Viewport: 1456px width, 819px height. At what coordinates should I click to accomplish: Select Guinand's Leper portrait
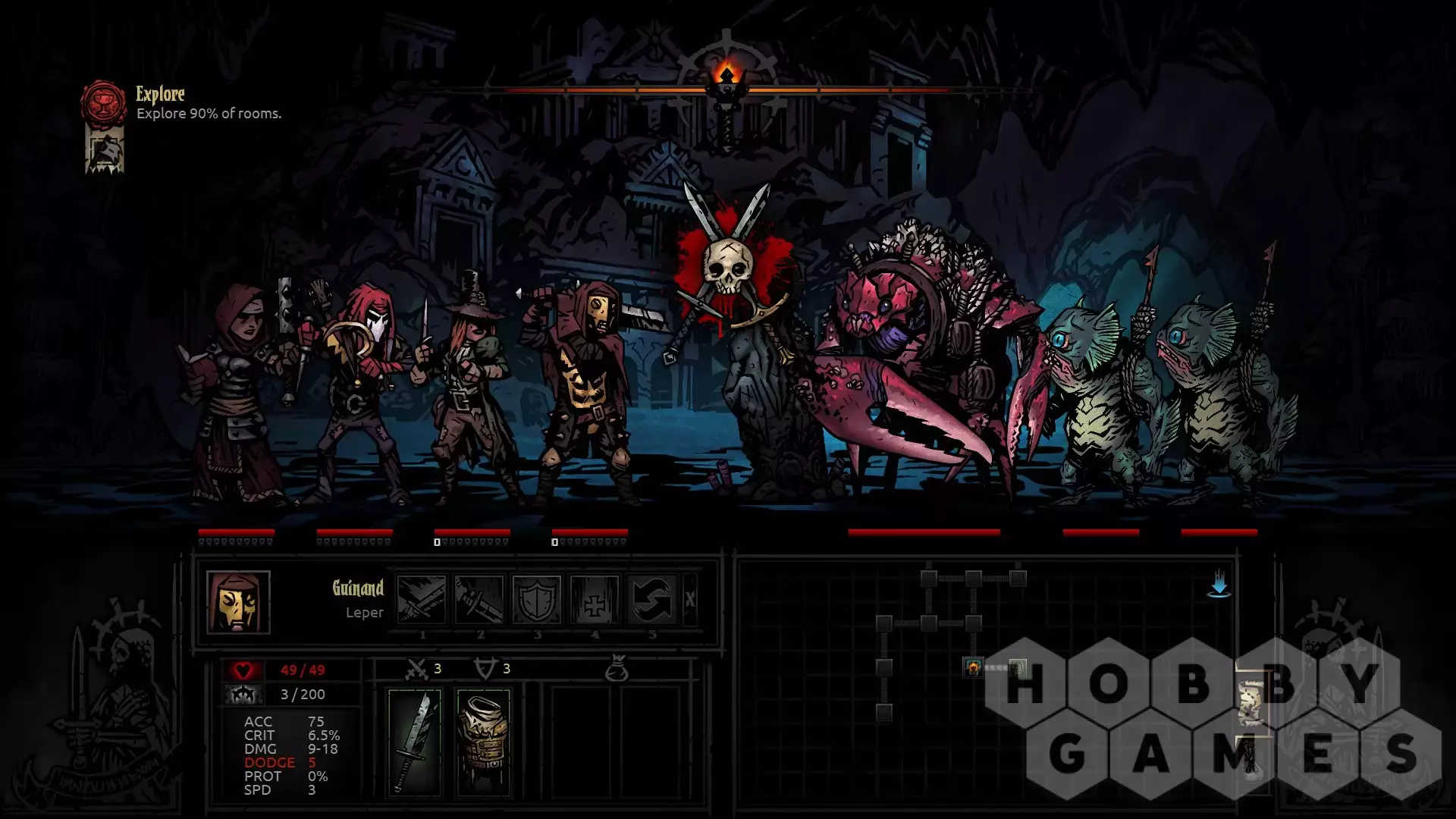pos(238,602)
